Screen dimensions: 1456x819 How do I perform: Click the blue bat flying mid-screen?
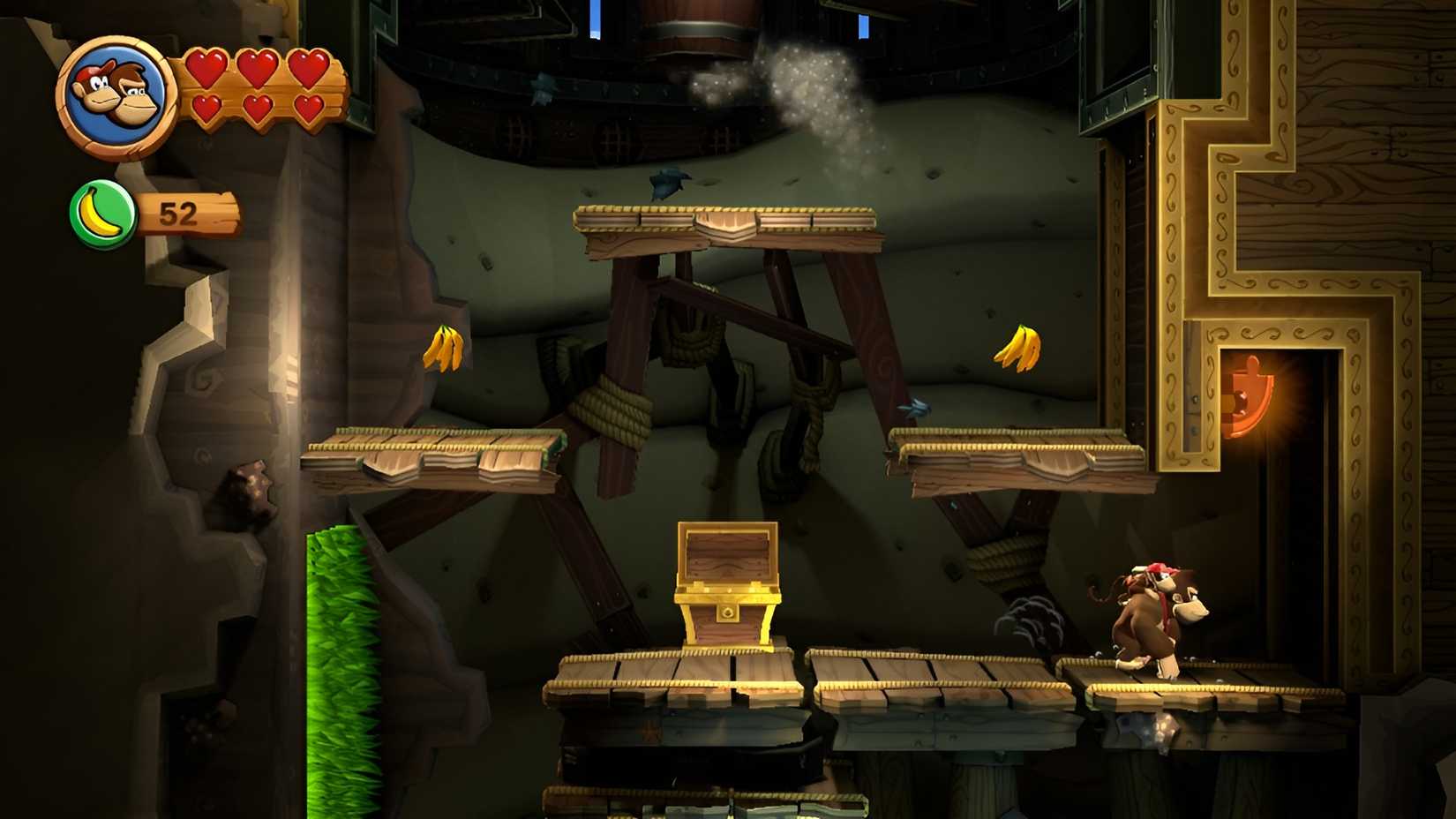coord(913,406)
